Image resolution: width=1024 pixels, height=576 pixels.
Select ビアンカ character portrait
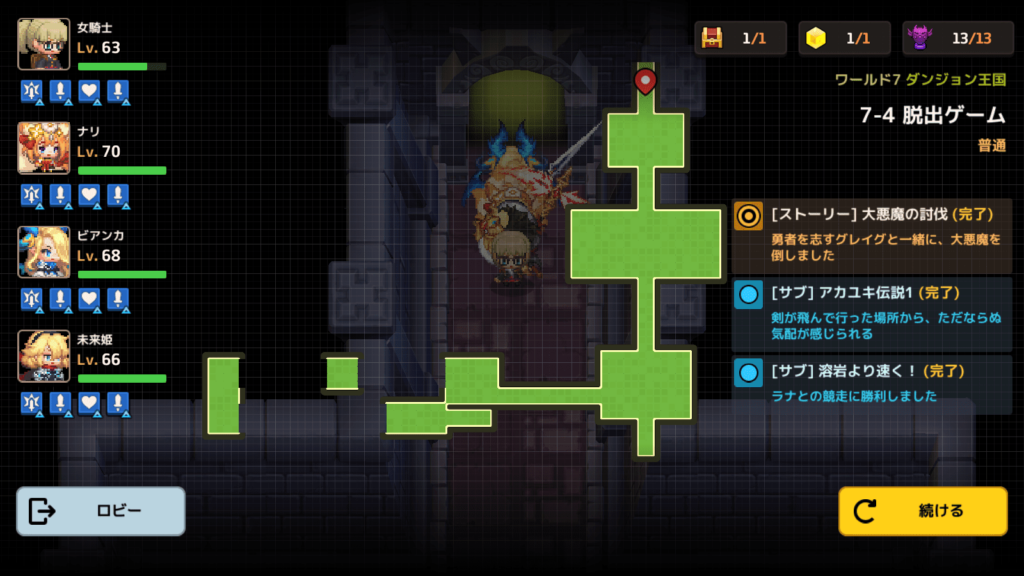(x=44, y=252)
